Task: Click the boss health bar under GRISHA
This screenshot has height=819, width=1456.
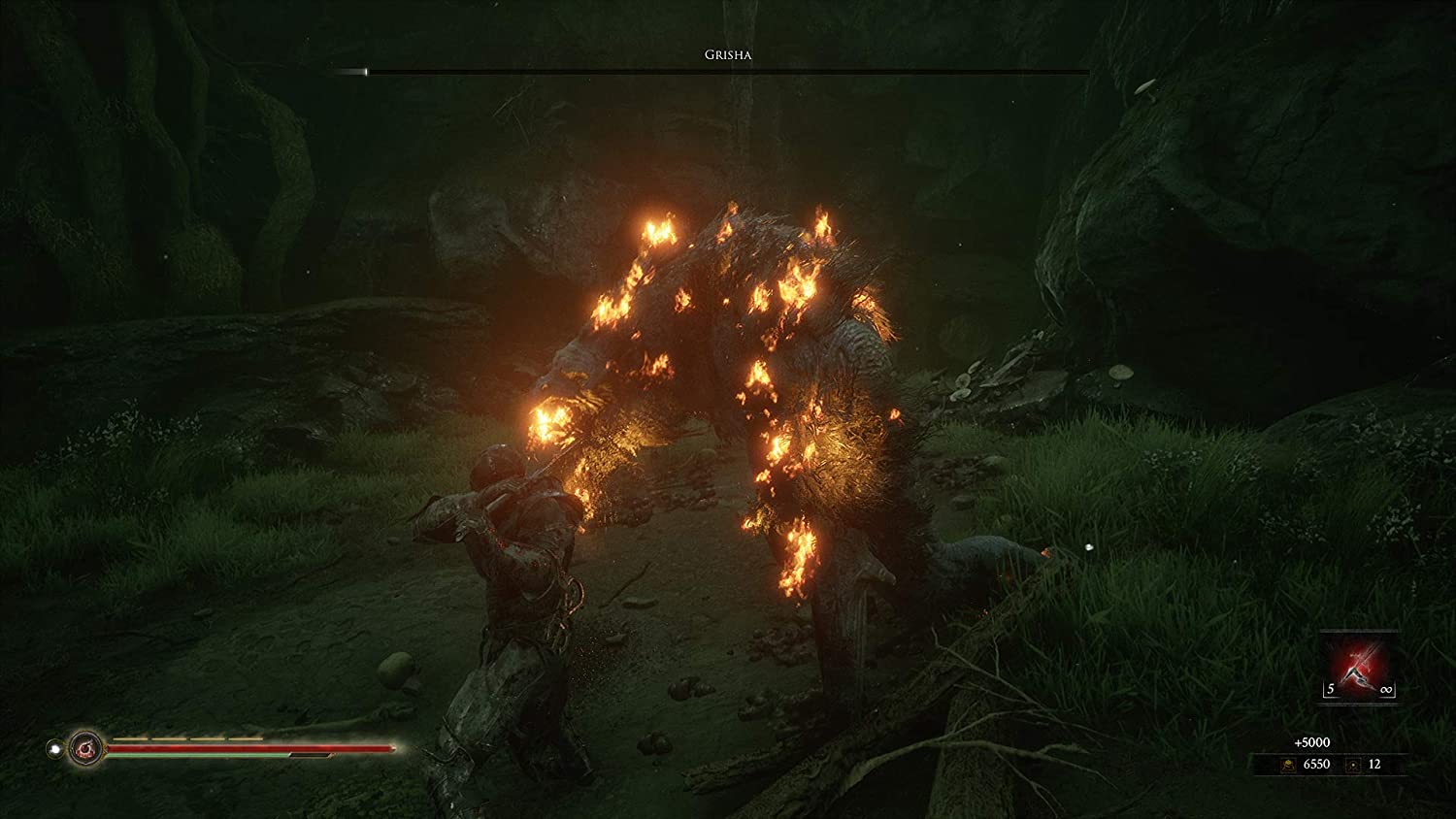Action: (x=726, y=71)
